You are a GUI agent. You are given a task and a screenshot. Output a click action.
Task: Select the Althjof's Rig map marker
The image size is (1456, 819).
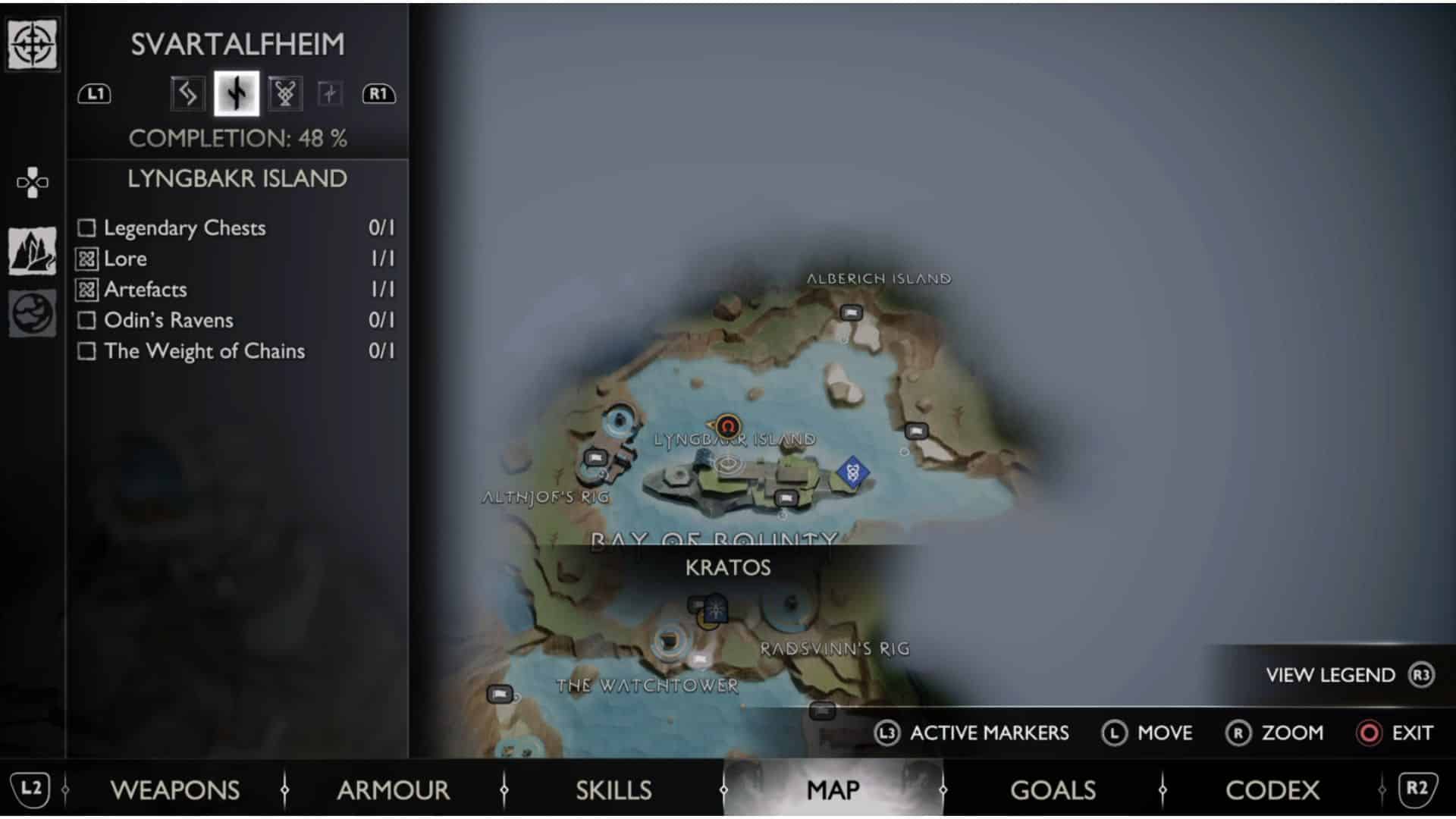pos(595,458)
